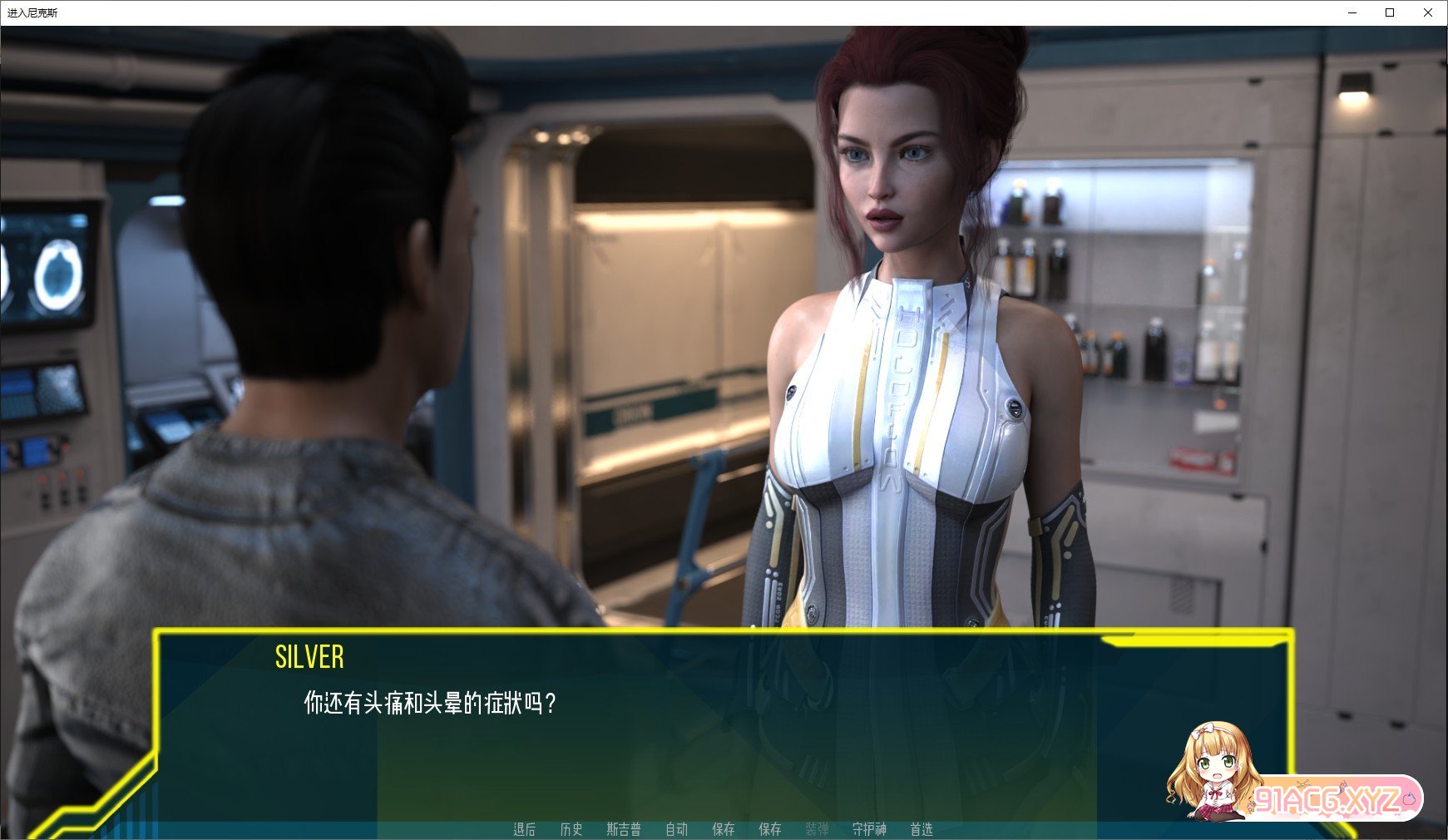Toggle 自动 (Auto) dialogue advance

[676, 829]
